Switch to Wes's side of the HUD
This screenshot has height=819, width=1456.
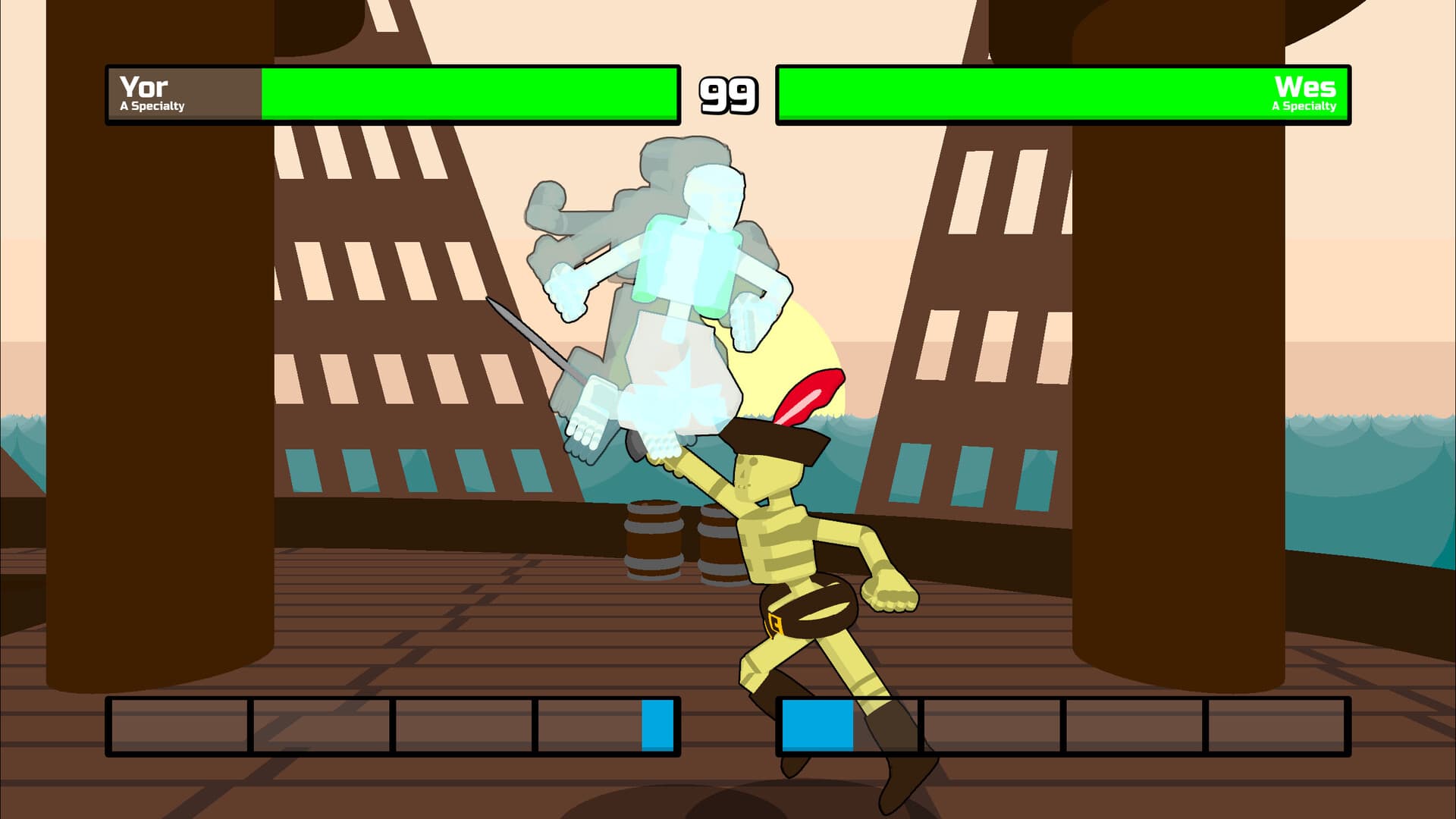(1062, 95)
